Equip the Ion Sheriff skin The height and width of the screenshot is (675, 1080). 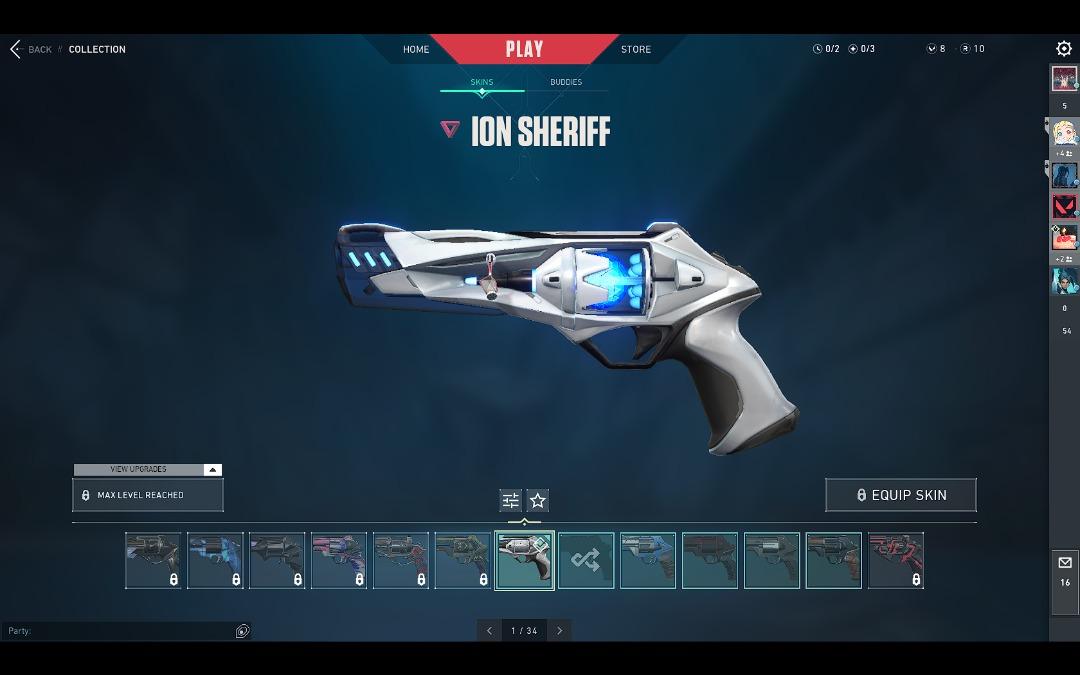click(901, 495)
